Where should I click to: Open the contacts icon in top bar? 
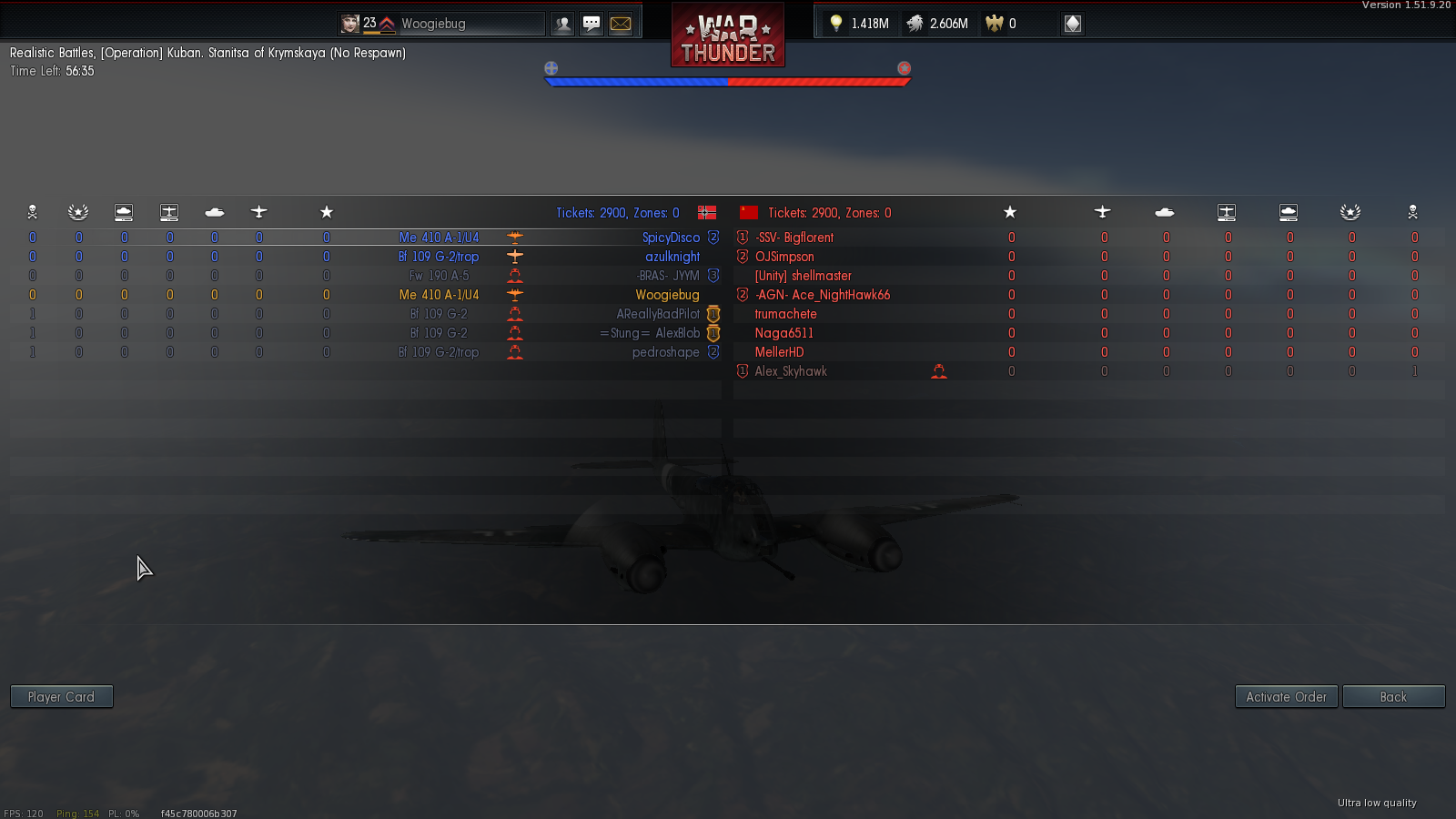pos(563,24)
